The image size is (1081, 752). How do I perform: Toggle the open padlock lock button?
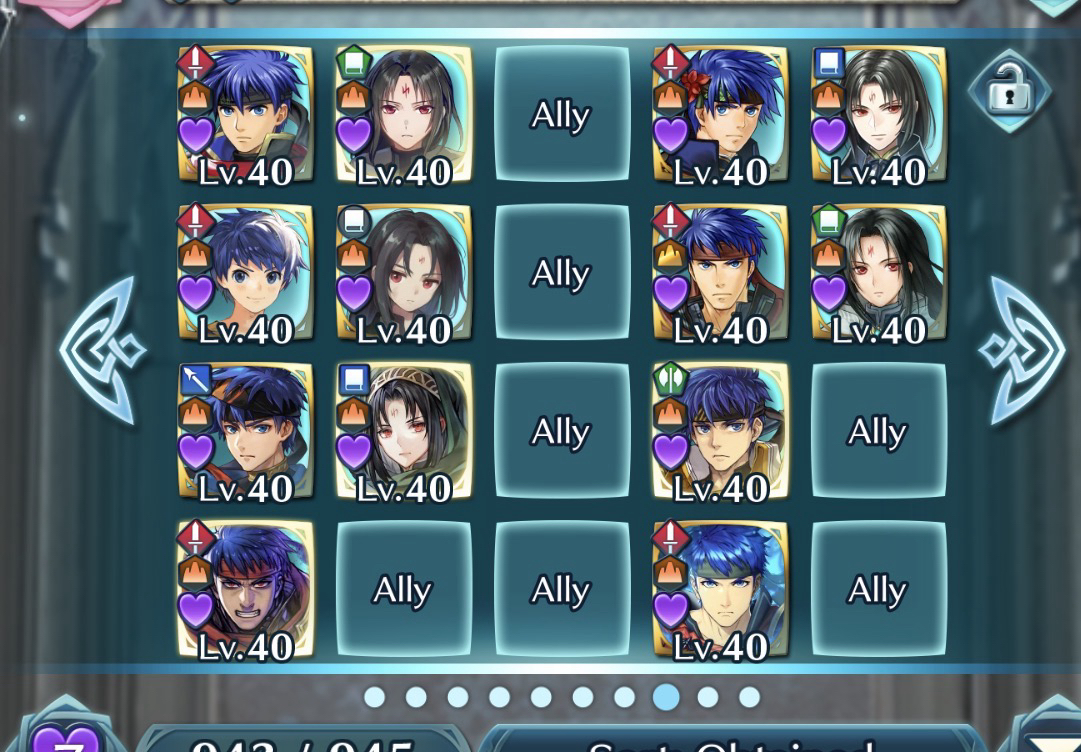click(1009, 92)
